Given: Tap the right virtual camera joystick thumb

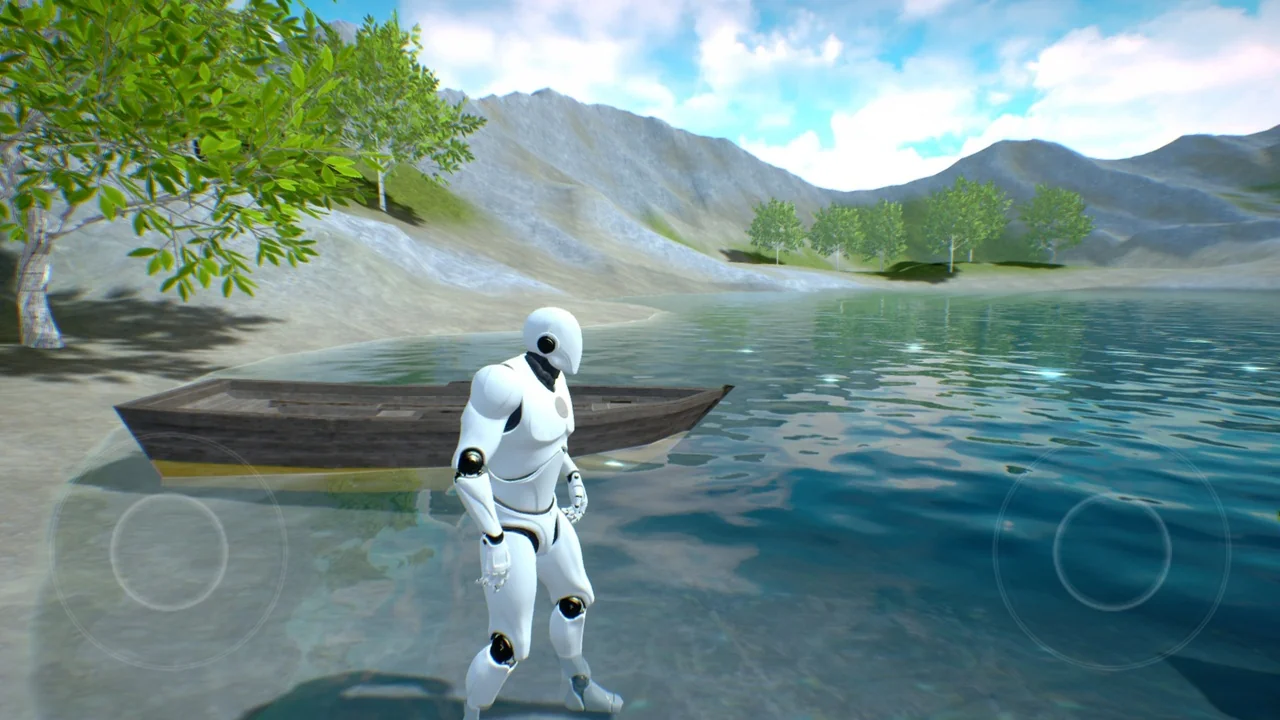Looking at the screenshot, I should coord(1111,551).
